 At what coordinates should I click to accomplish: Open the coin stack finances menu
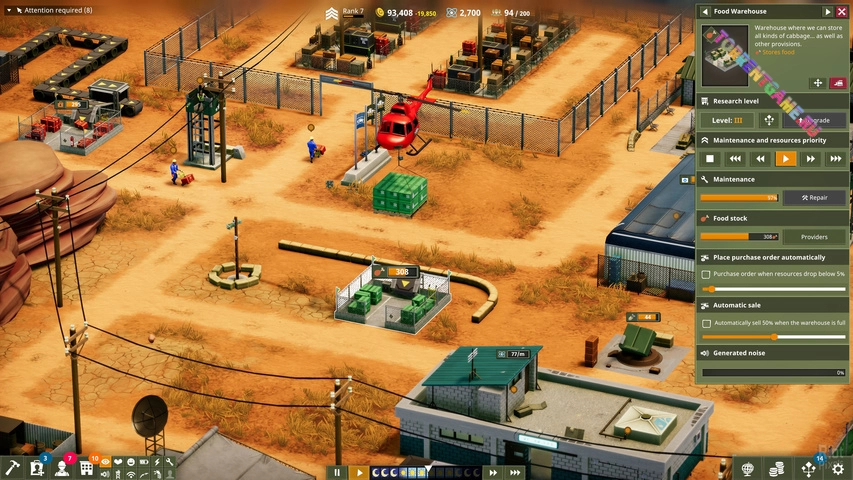click(776, 468)
